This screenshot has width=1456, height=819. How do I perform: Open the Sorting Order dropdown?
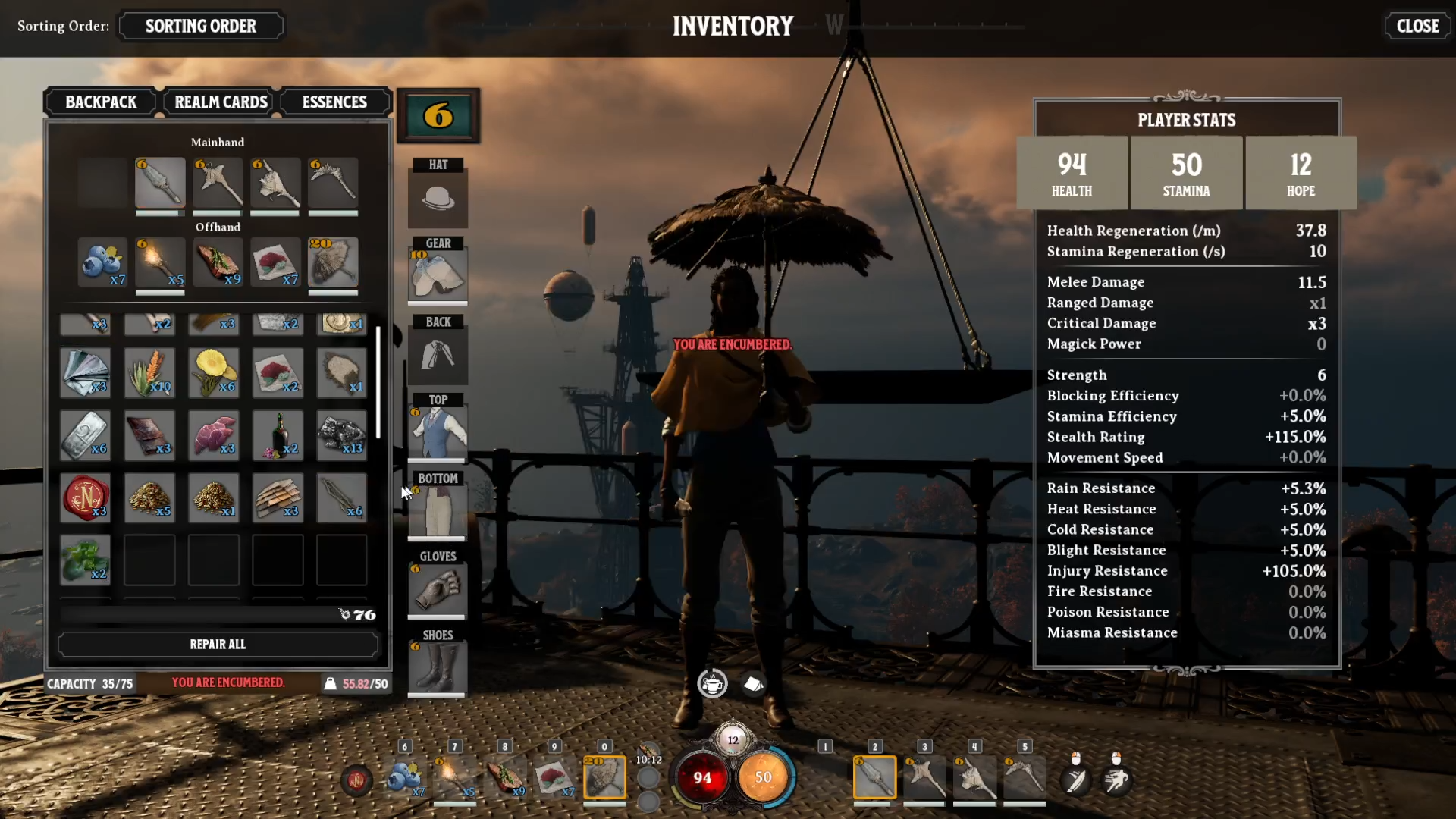201,26
